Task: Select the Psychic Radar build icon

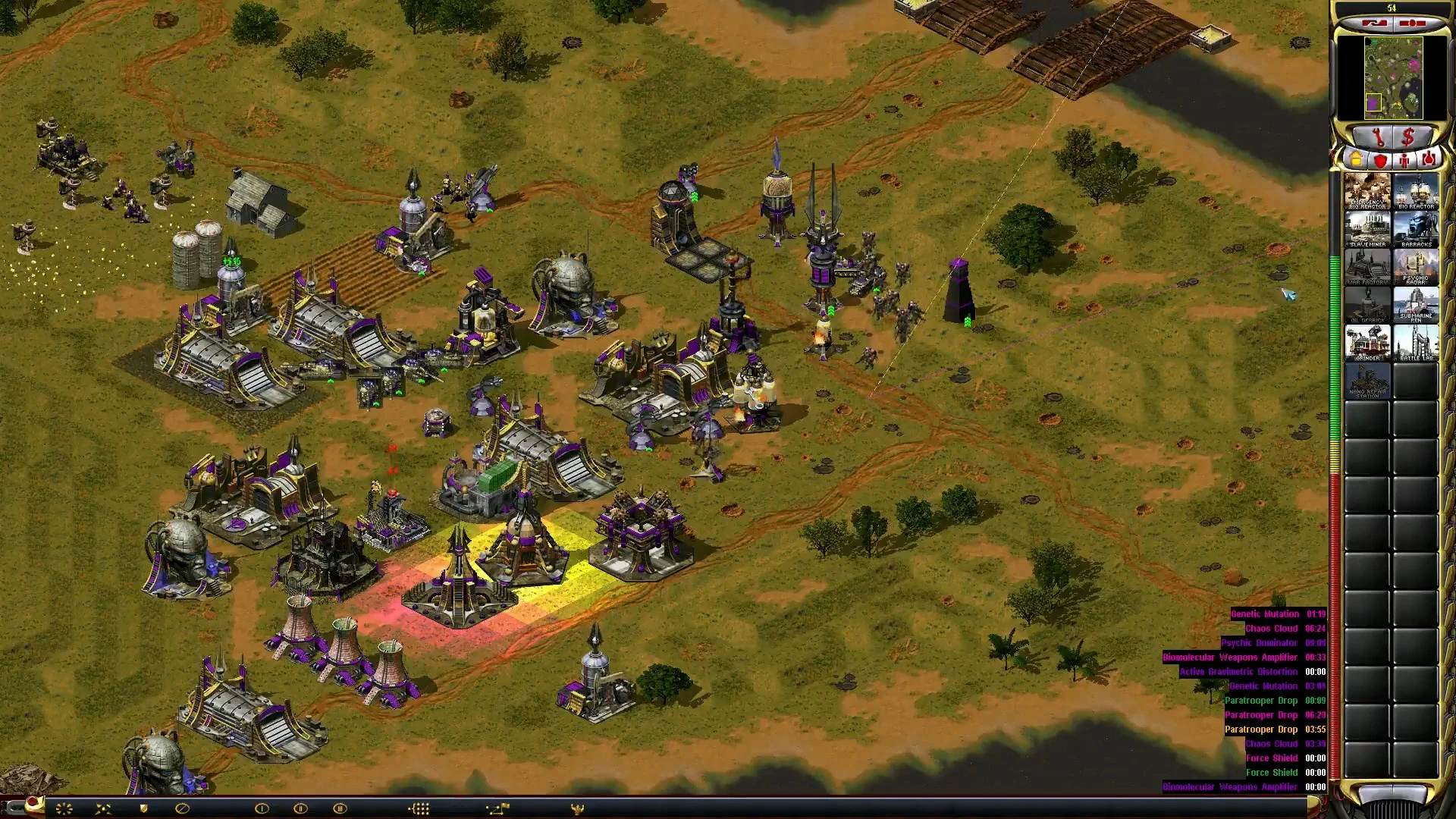Action: coord(1416,267)
